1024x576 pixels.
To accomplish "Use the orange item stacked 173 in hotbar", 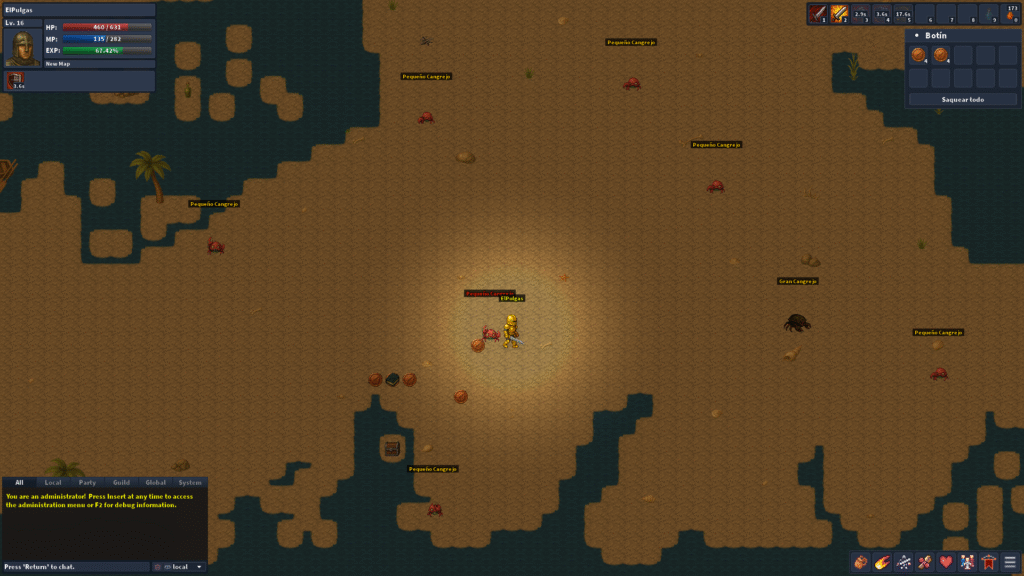I will tap(1011, 13).
